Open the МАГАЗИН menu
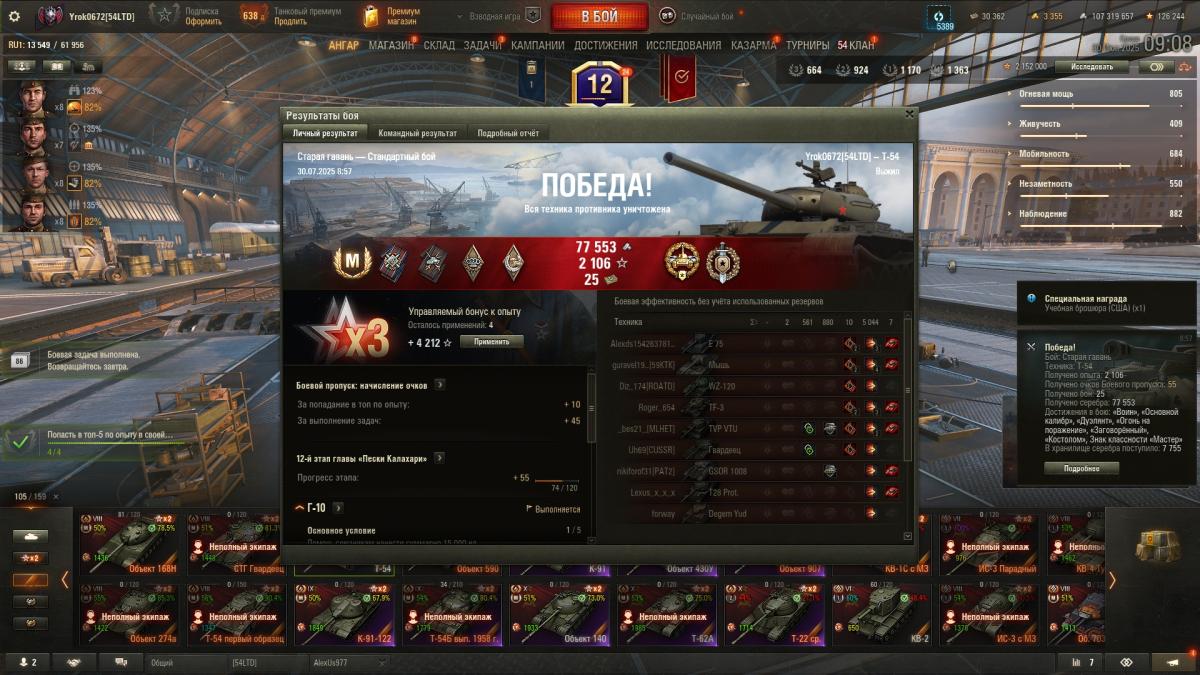The width and height of the screenshot is (1200, 675). coord(391,45)
